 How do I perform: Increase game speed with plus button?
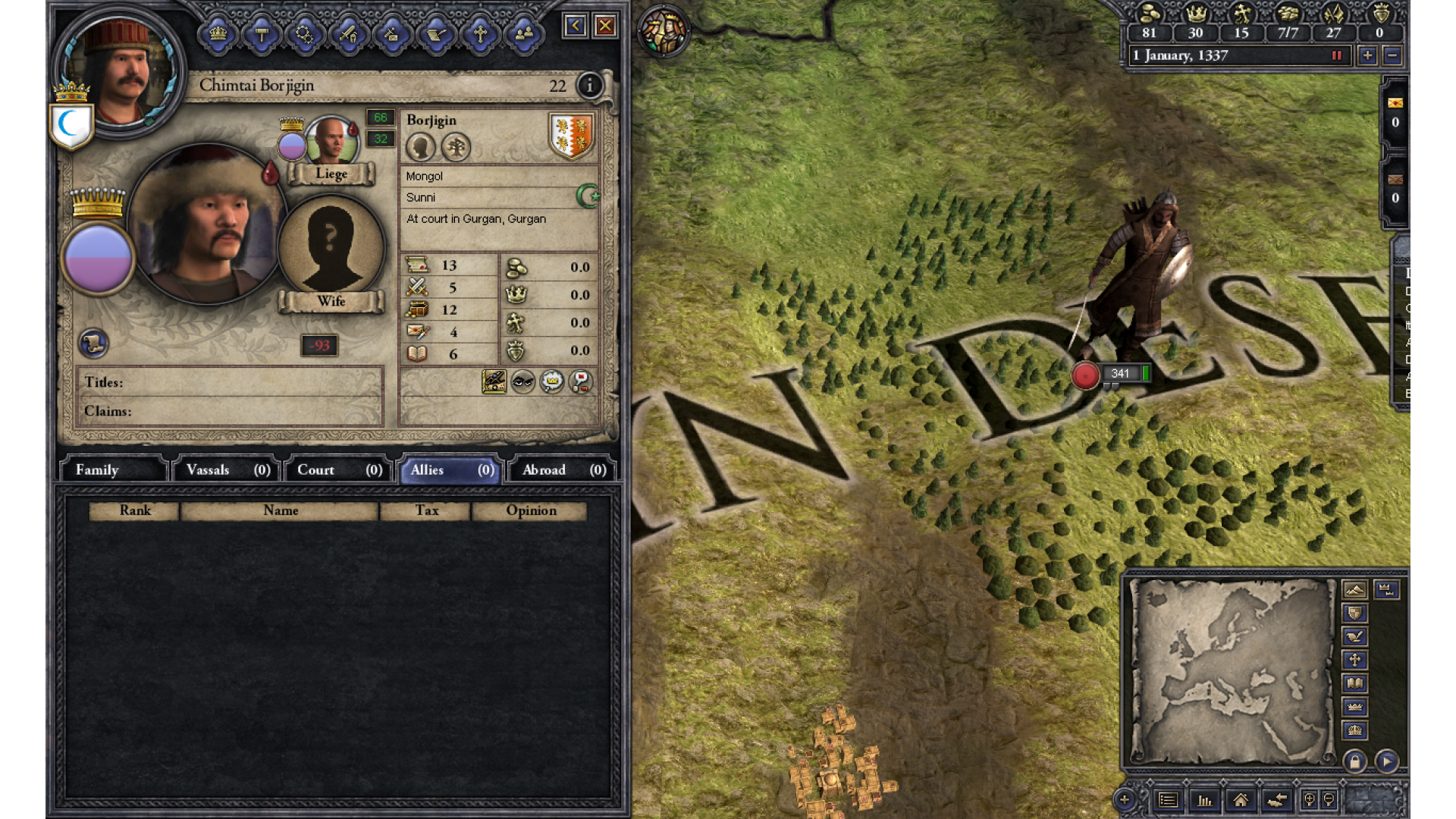click(1367, 55)
